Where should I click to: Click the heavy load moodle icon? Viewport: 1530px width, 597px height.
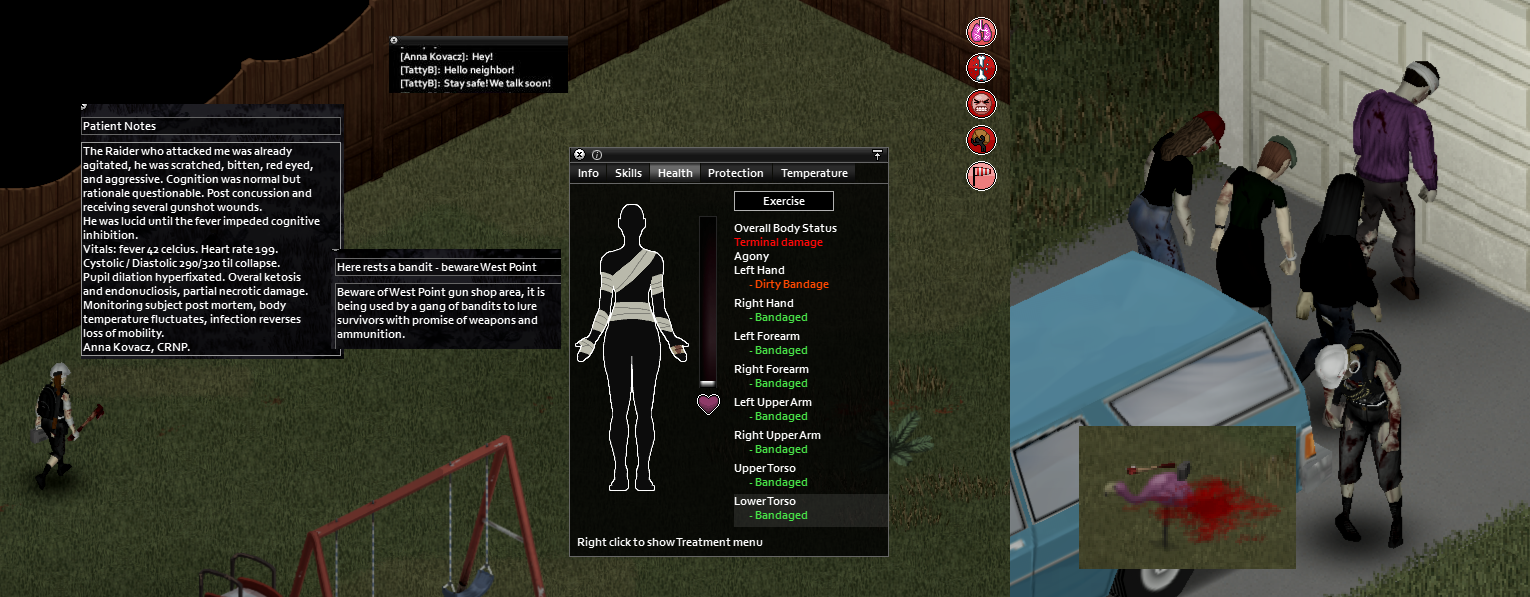tap(981, 140)
